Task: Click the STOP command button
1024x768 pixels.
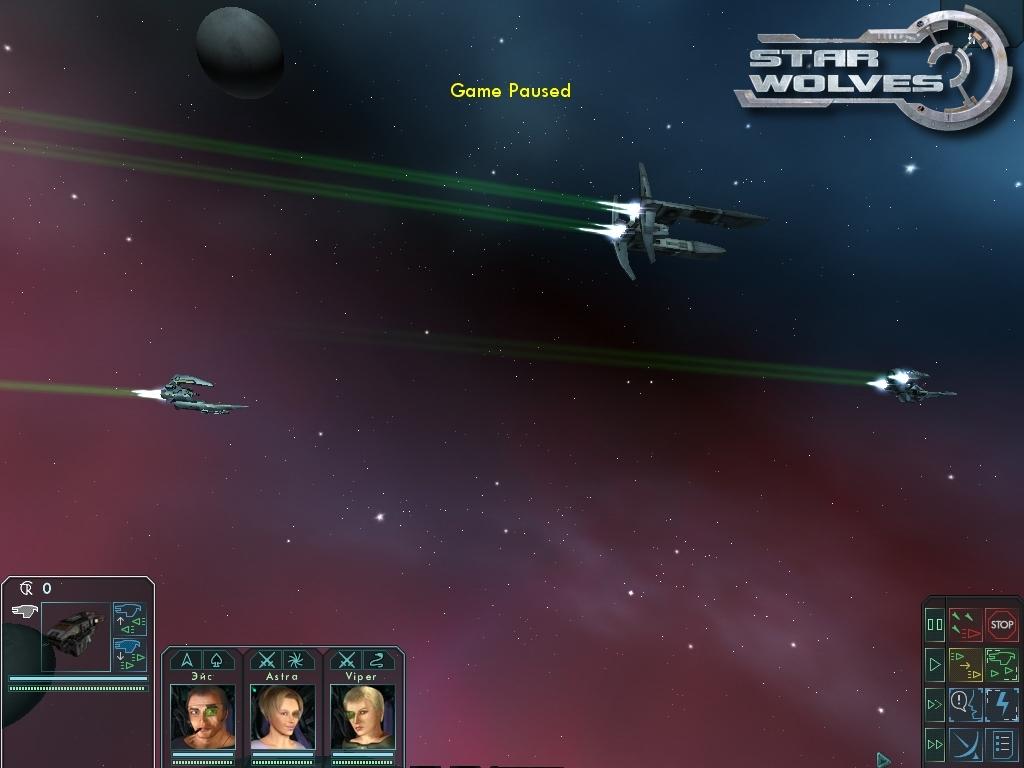Action: 1001,625
